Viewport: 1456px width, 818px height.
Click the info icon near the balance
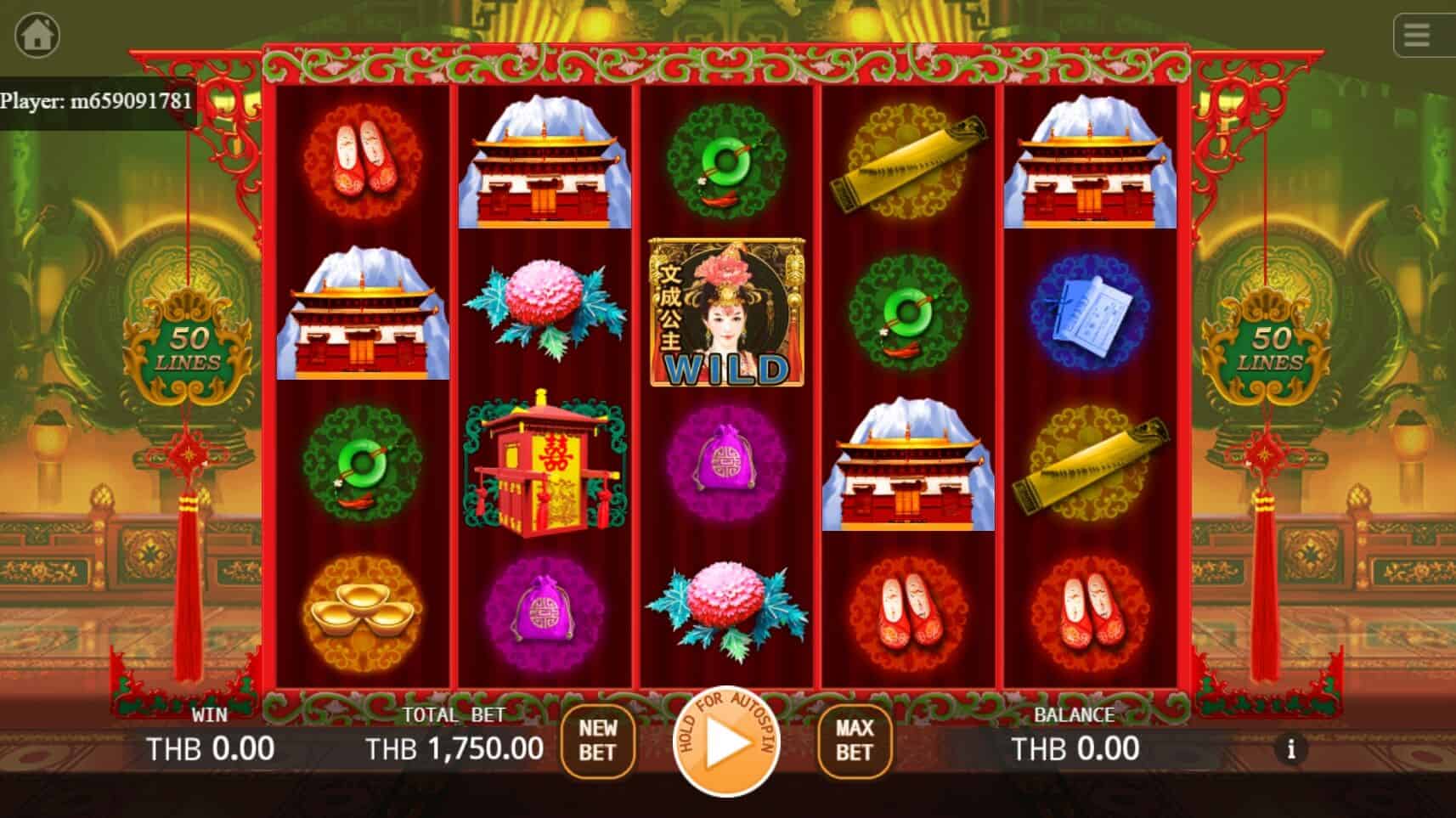coord(1293,751)
